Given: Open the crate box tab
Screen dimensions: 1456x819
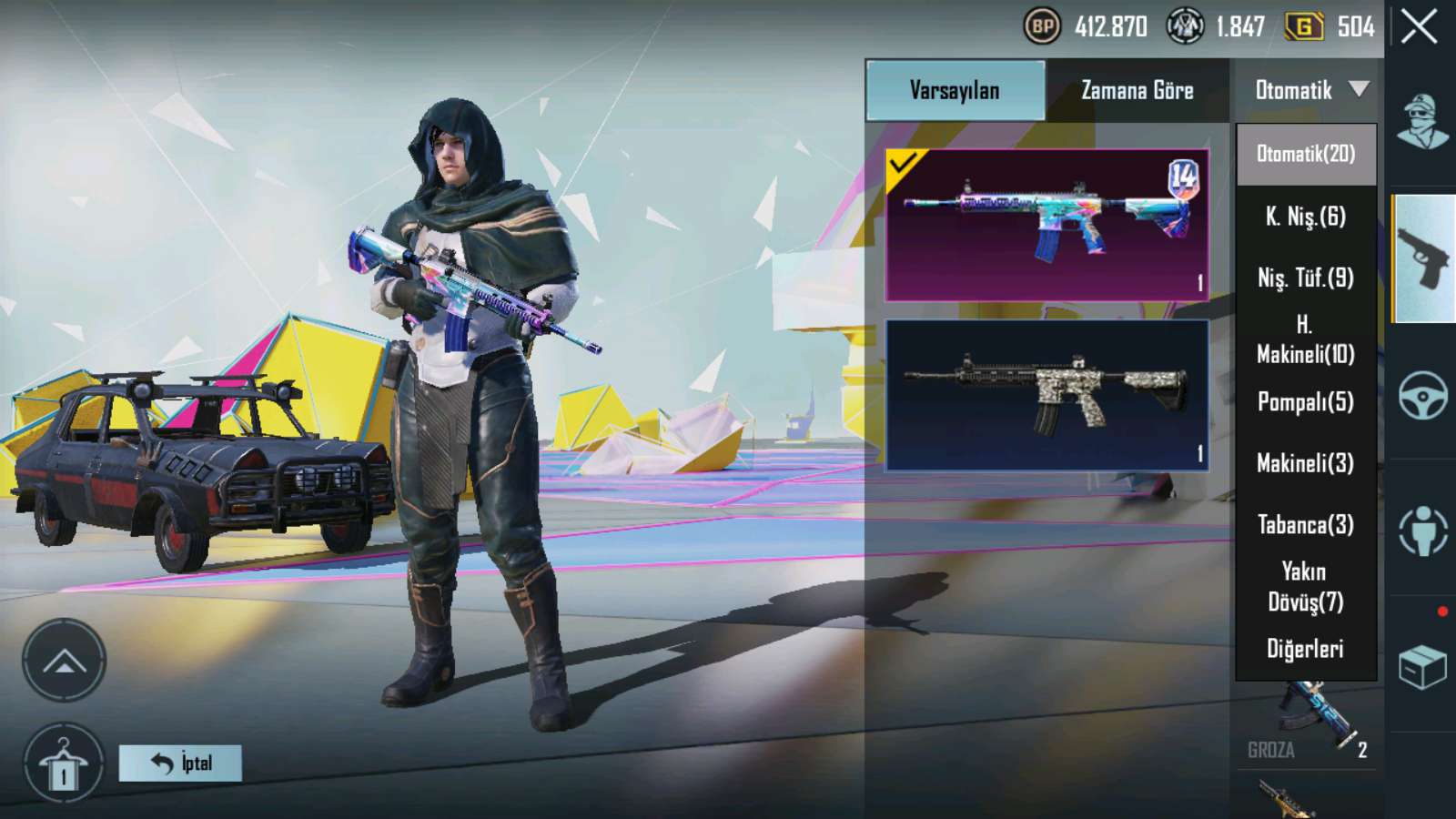Looking at the screenshot, I should click(1422, 667).
